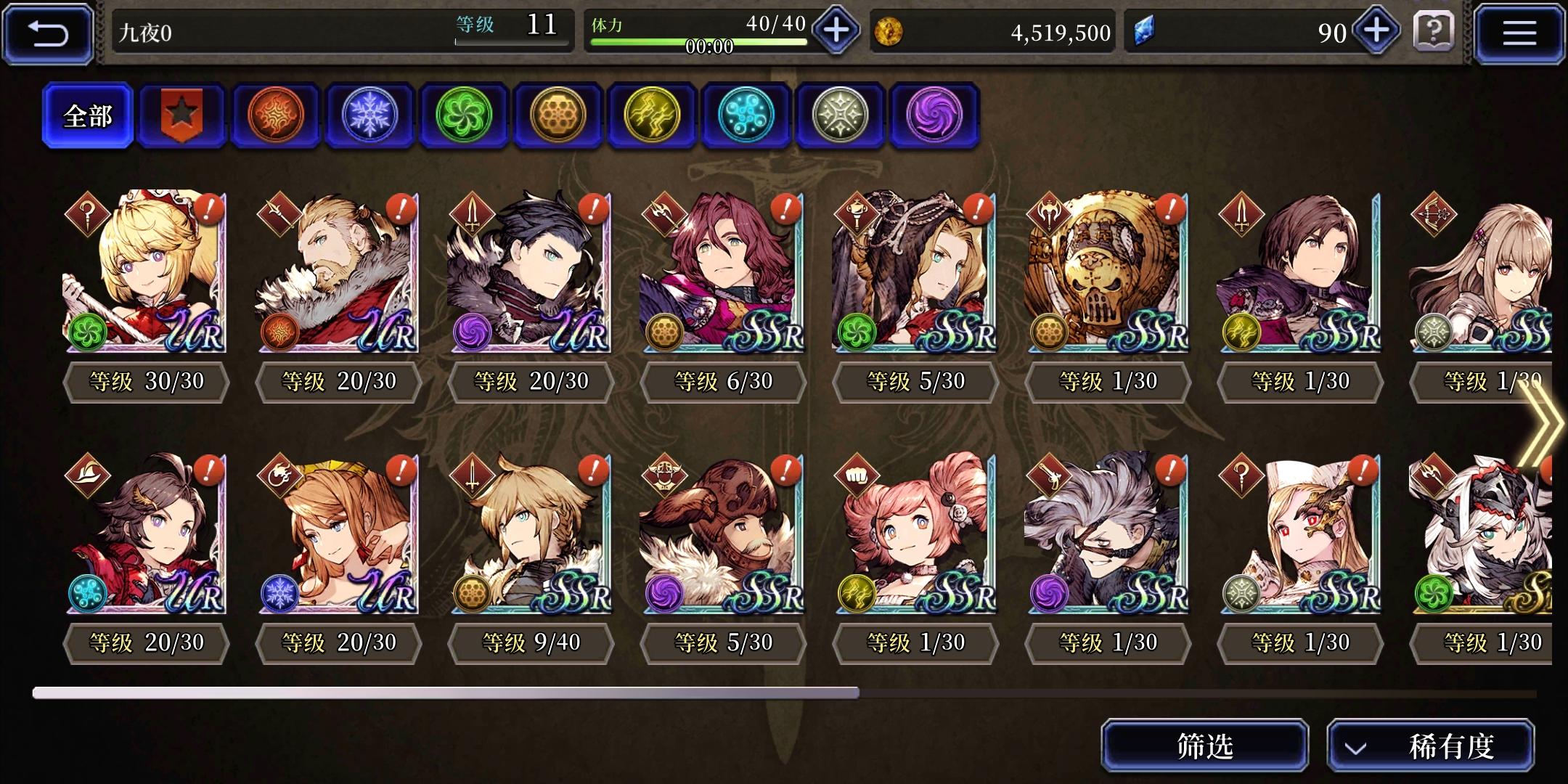Viewport: 1568px width, 784px height.
Task: Click the back arrow navigation item
Action: click(46, 32)
